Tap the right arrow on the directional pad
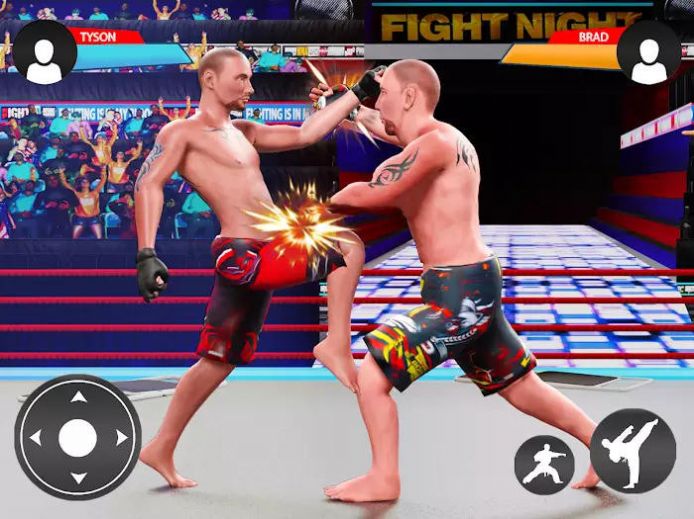Screen dimensions: 694x519 pos(121,438)
